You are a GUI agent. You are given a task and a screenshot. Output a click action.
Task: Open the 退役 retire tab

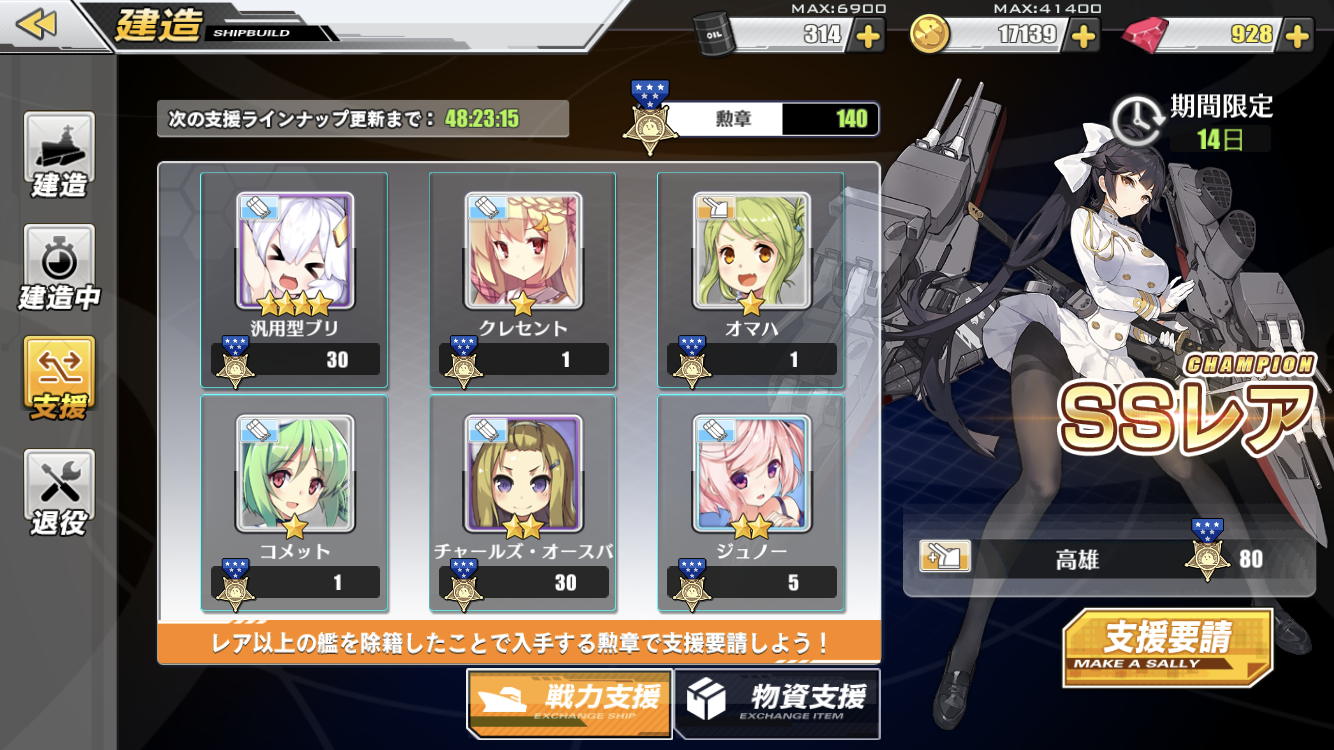tap(60, 492)
